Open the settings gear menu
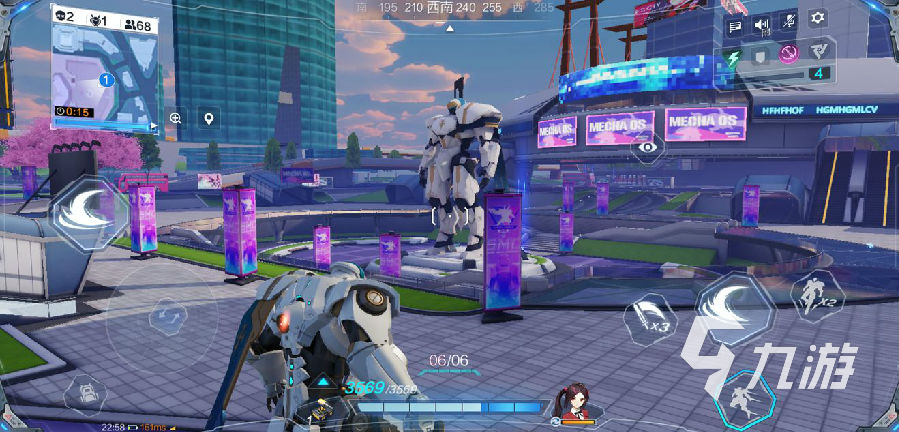 [818, 19]
